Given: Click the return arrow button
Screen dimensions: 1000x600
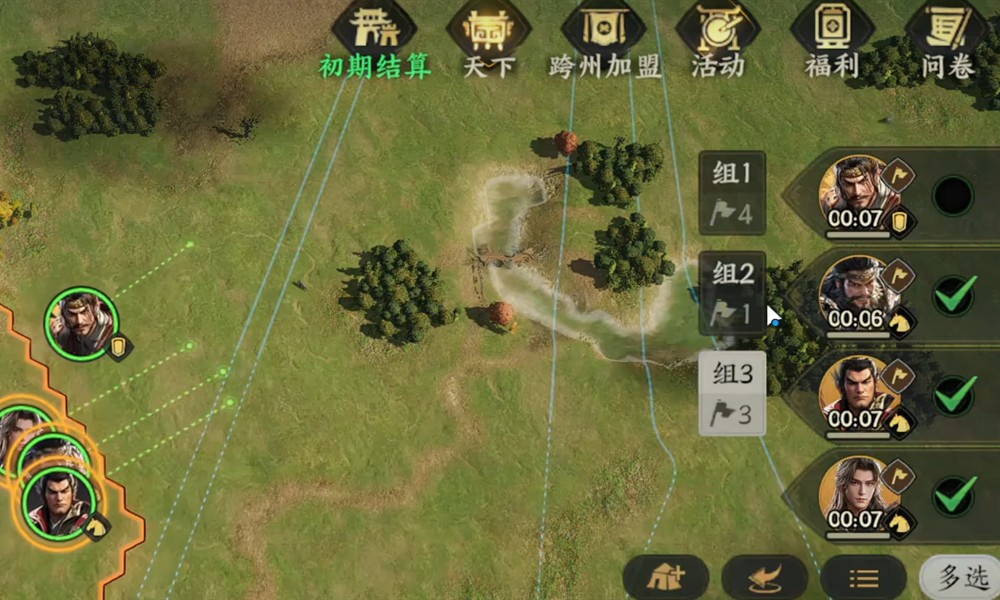Looking at the screenshot, I should [764, 578].
